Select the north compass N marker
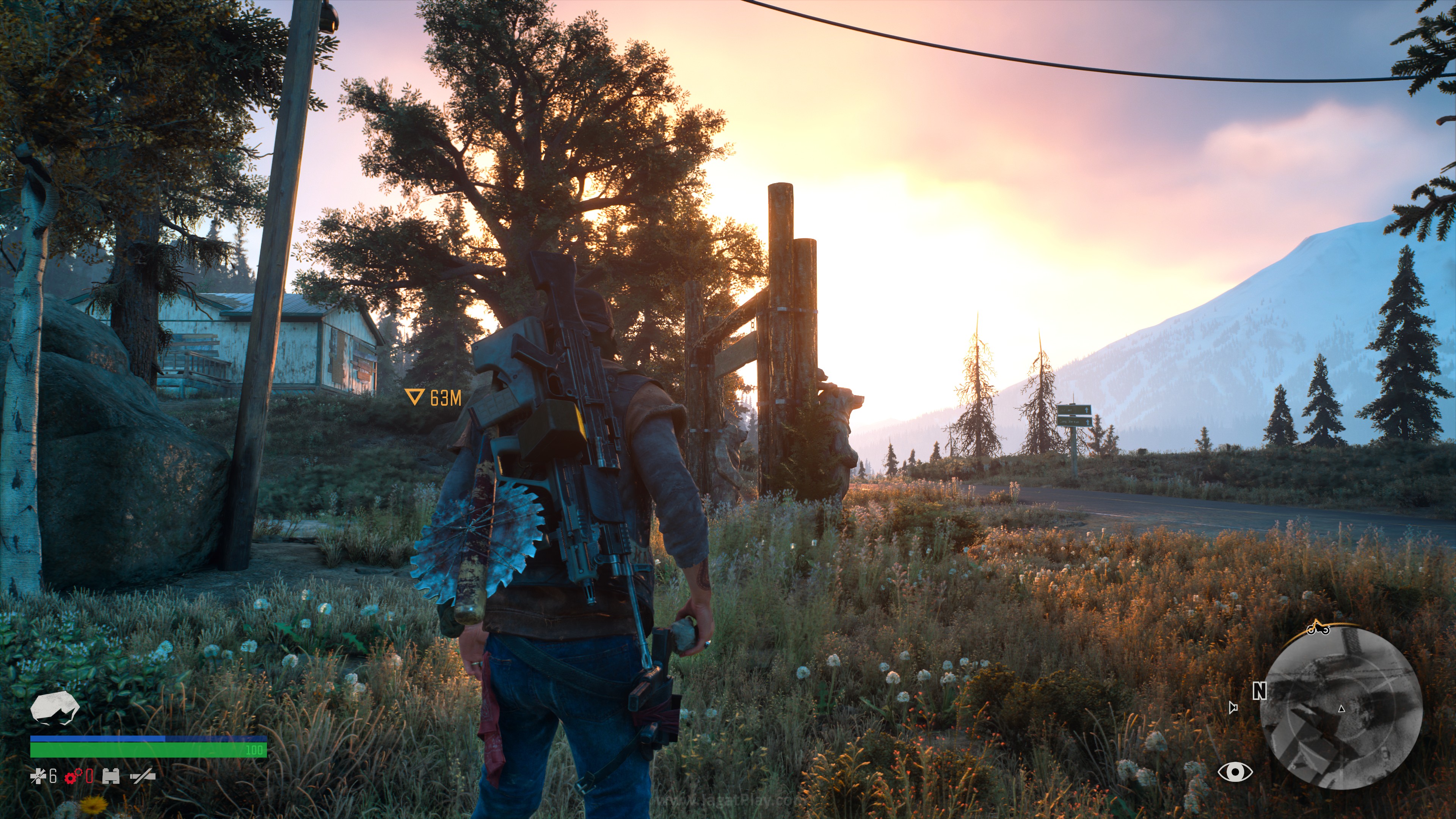 tap(1259, 691)
